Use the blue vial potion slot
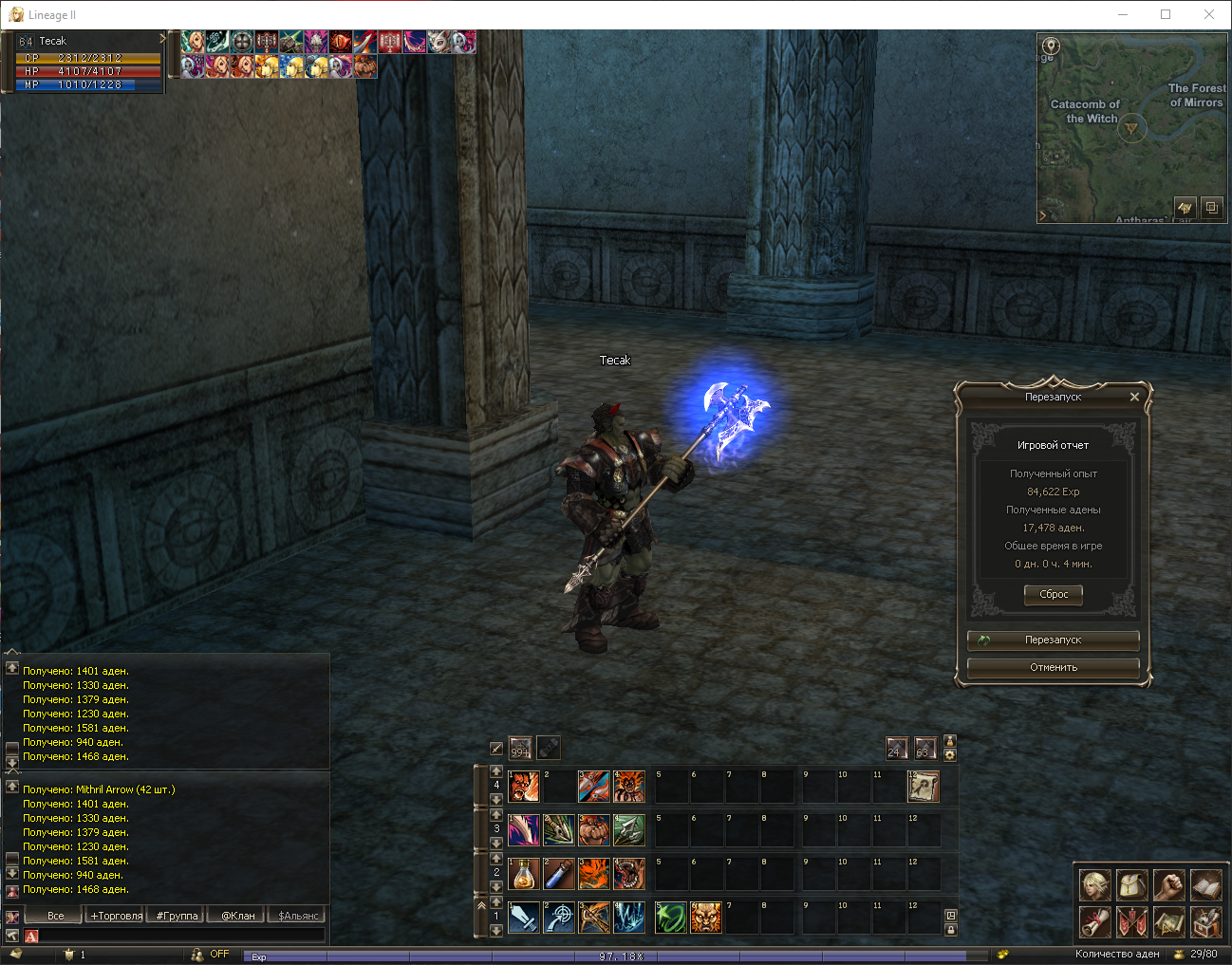Viewport: 1232px width, 965px height. tap(559, 874)
